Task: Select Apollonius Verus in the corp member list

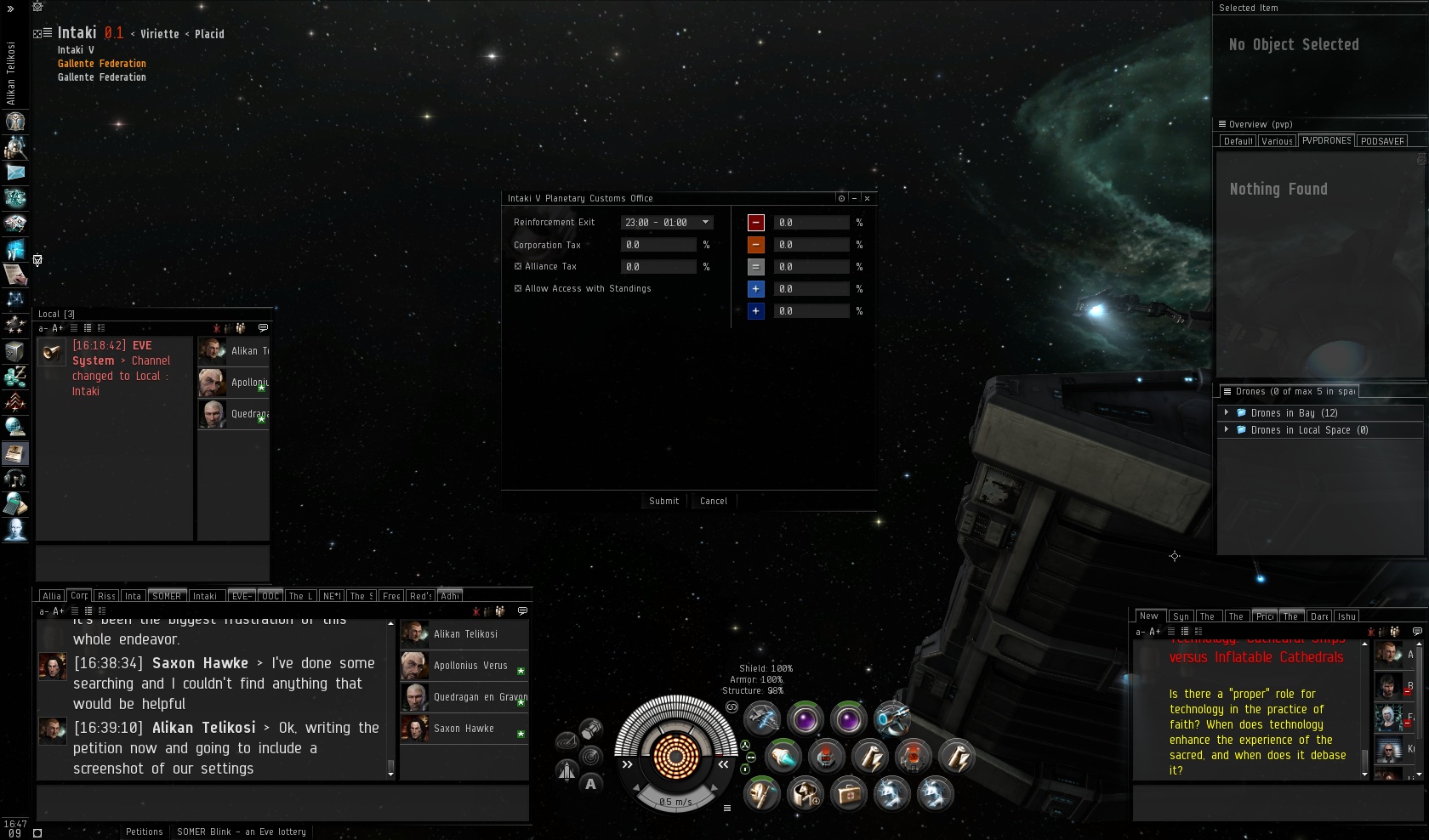Action: click(x=470, y=666)
